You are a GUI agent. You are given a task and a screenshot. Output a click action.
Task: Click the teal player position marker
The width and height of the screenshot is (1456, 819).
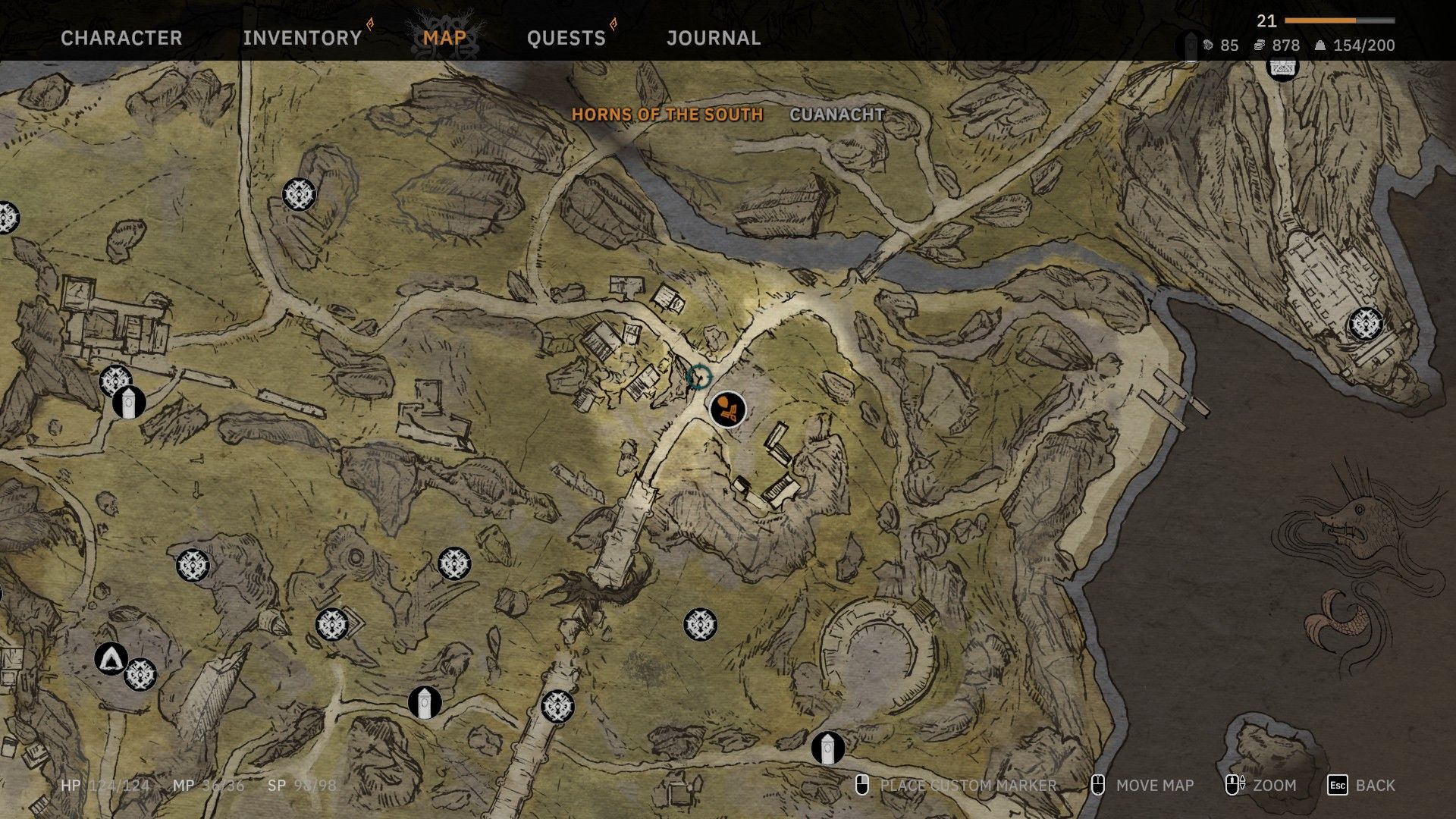tap(698, 377)
